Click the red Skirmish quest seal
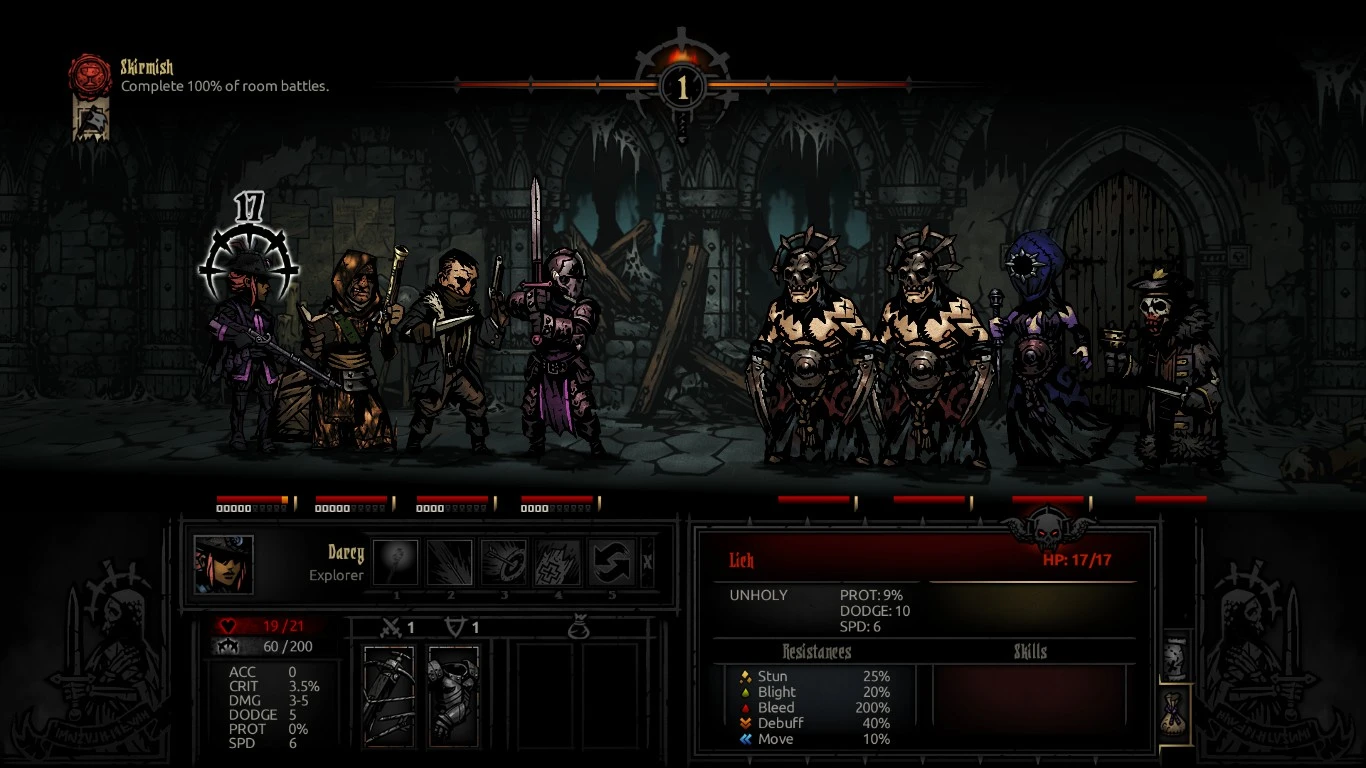The height and width of the screenshot is (768, 1366). 89,75
